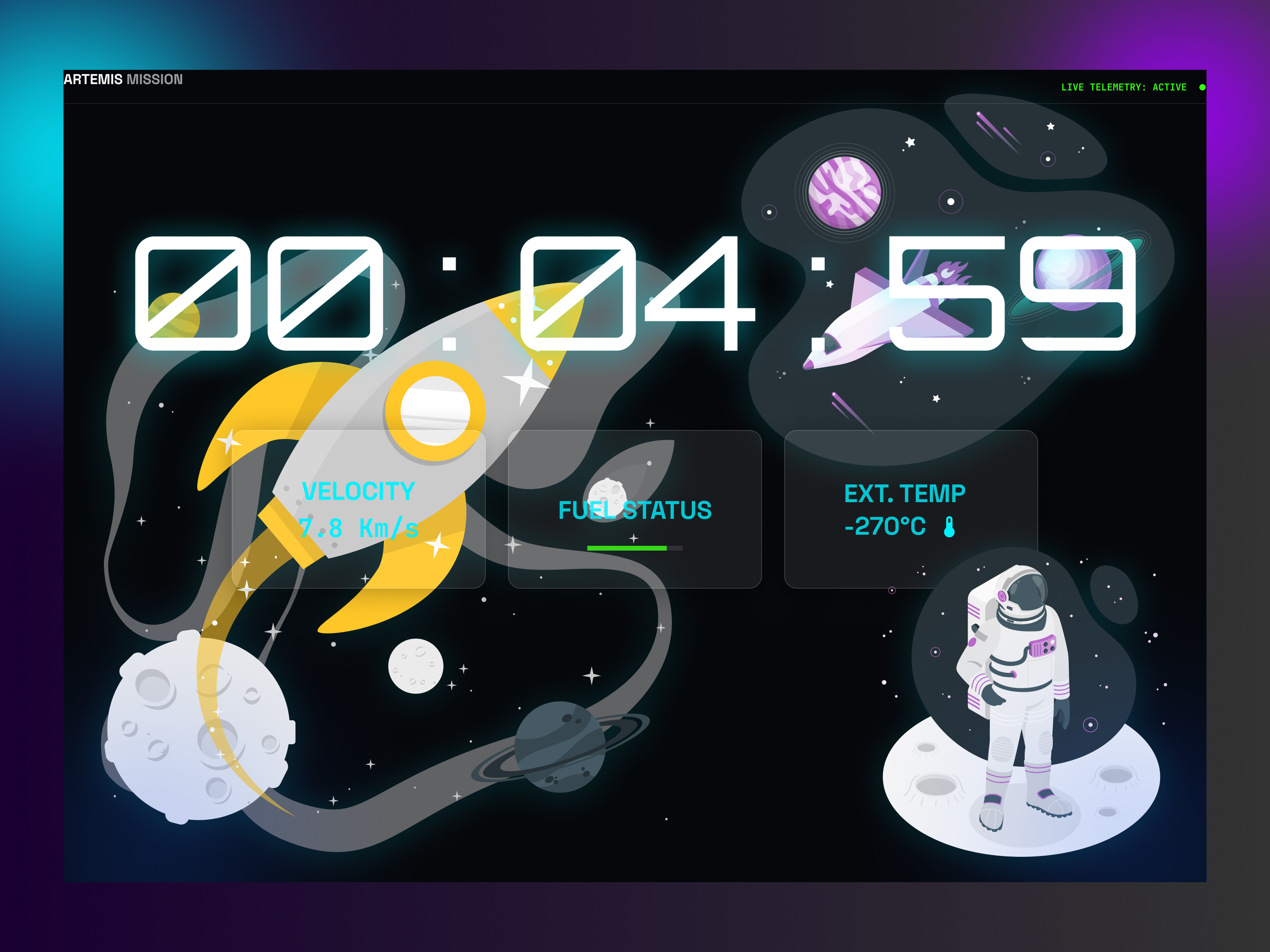Toggle the green telemetry status dot
This screenshot has width=1270, height=952.
[1202, 88]
